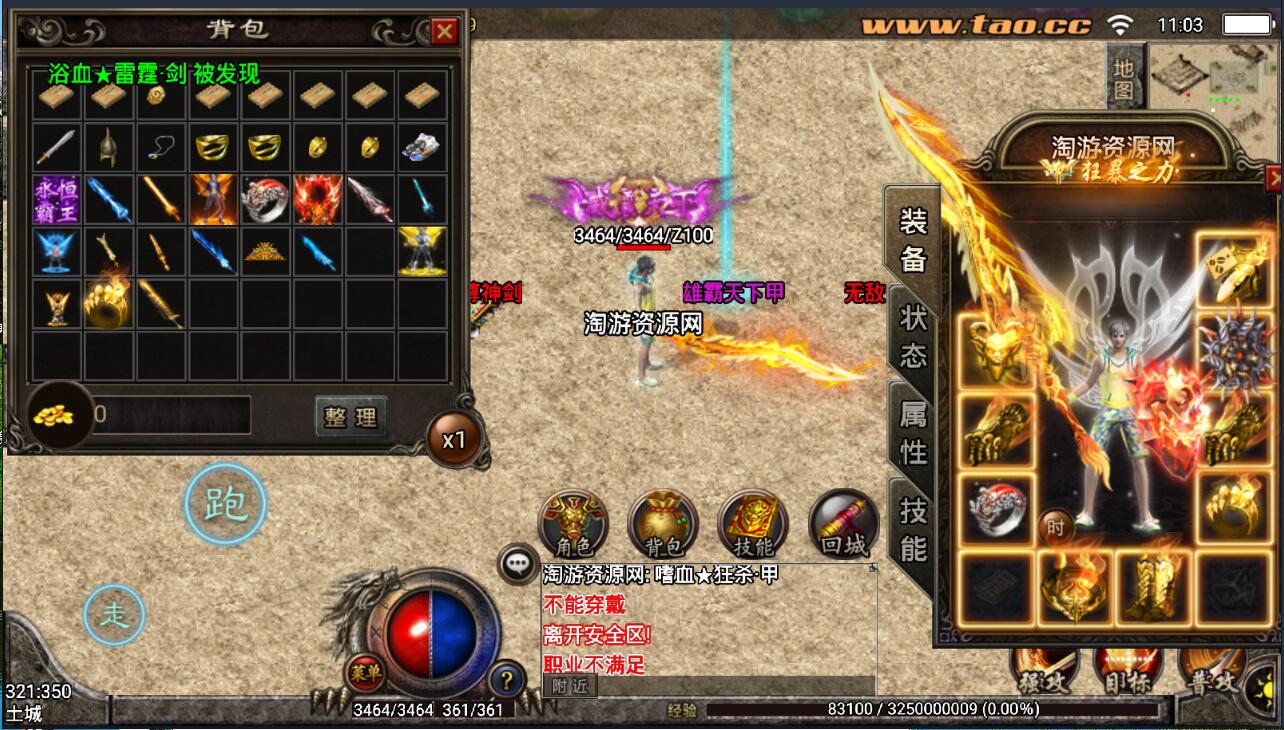Switch to the 属性 attributes tab
Viewport: 1284px width, 730px height.
[913, 432]
